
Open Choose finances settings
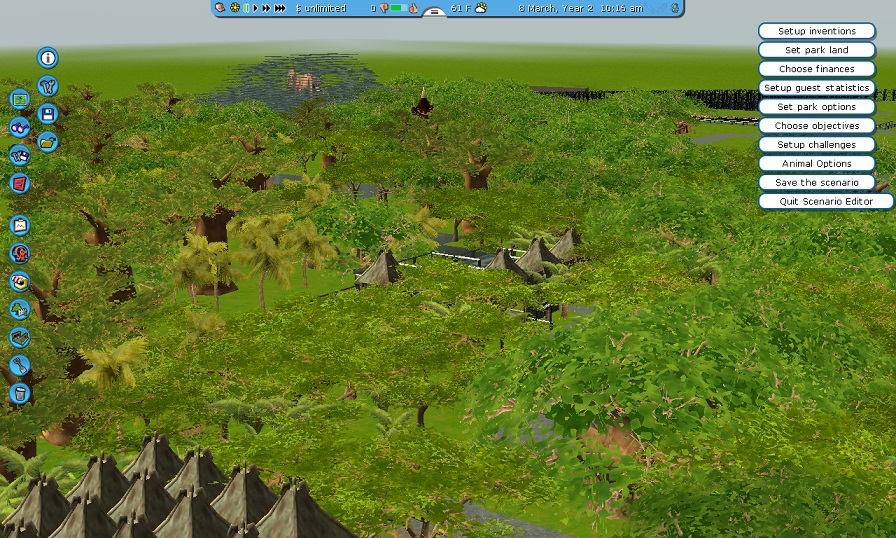pyautogui.click(x=816, y=69)
